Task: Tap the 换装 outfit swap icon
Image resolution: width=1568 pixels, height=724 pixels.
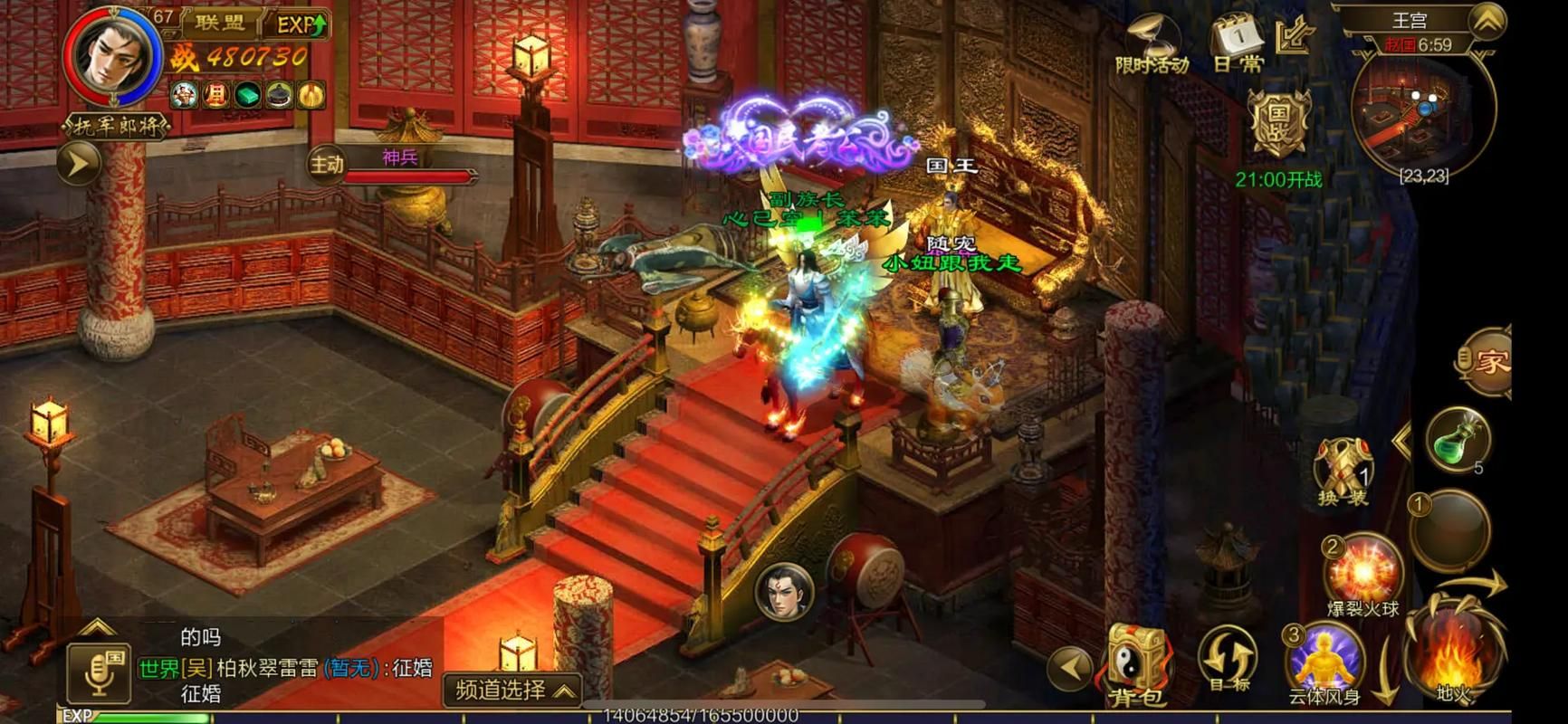Action: (x=1342, y=471)
